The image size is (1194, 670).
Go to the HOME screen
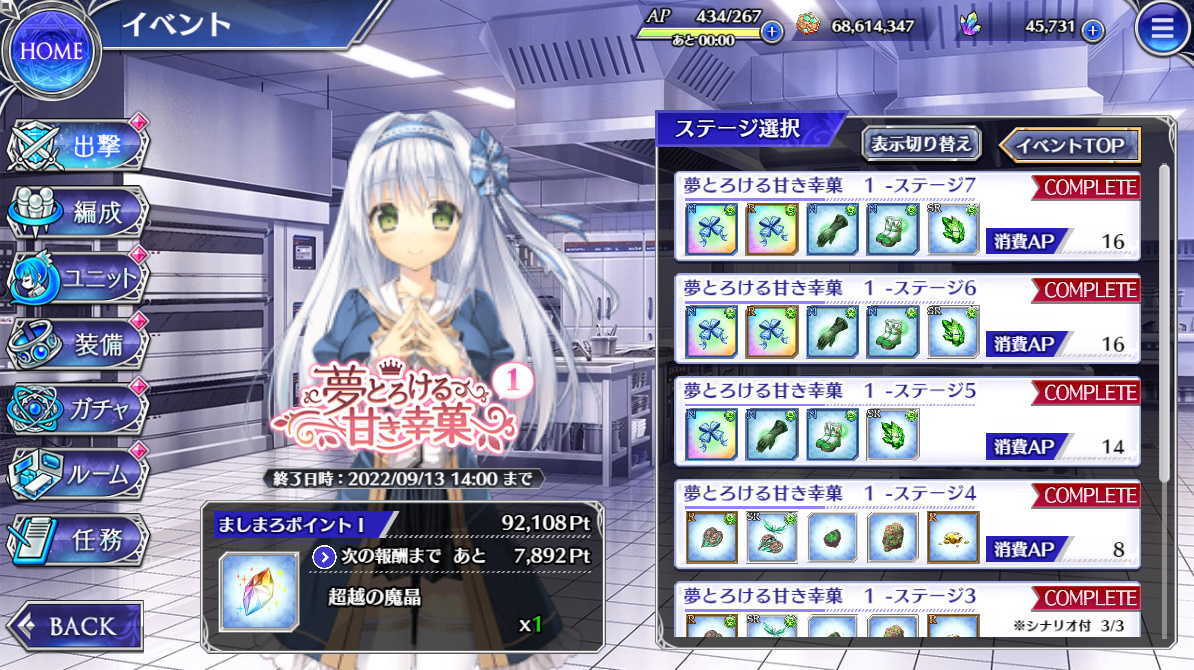pos(51,50)
